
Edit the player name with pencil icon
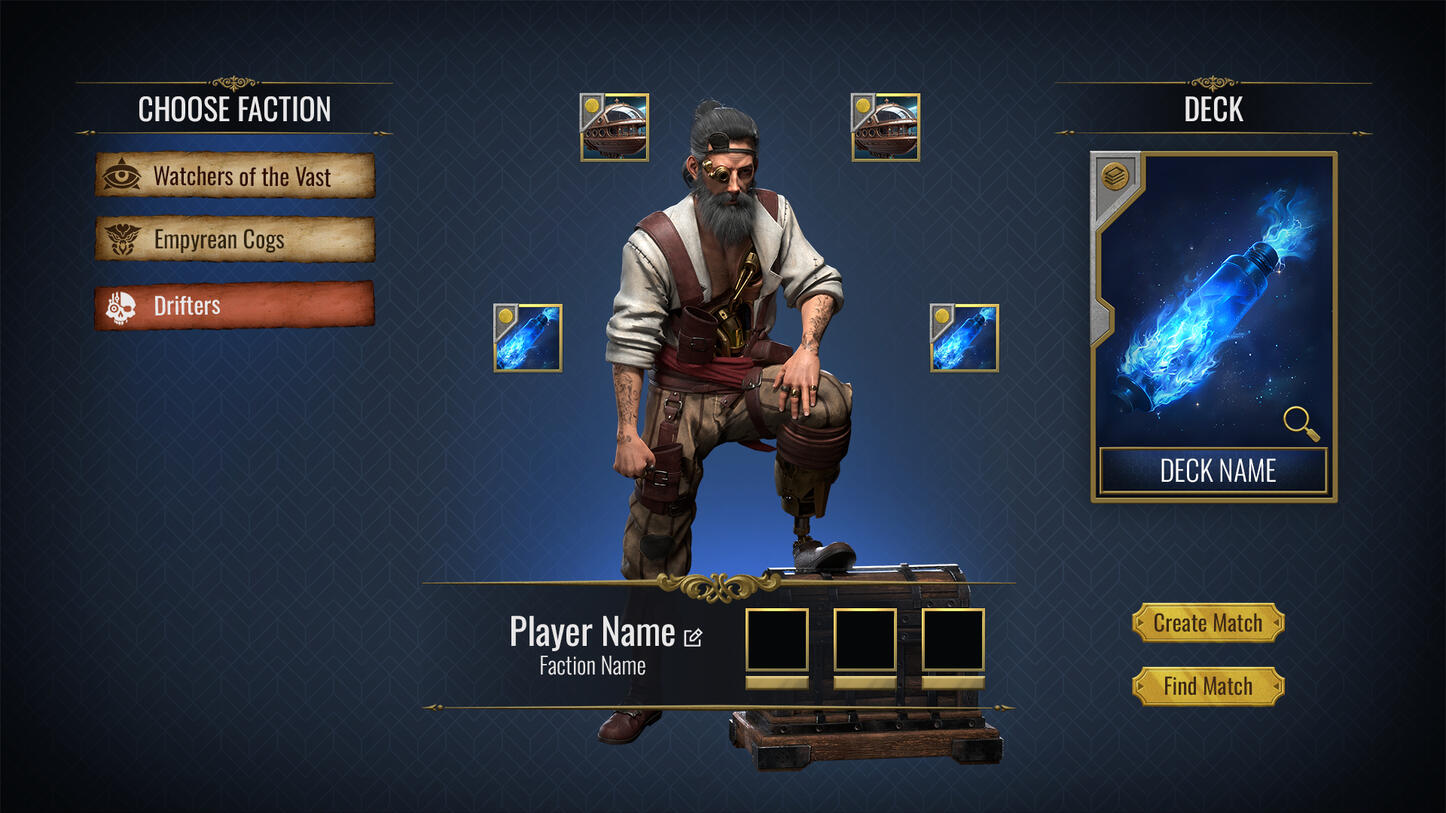693,636
